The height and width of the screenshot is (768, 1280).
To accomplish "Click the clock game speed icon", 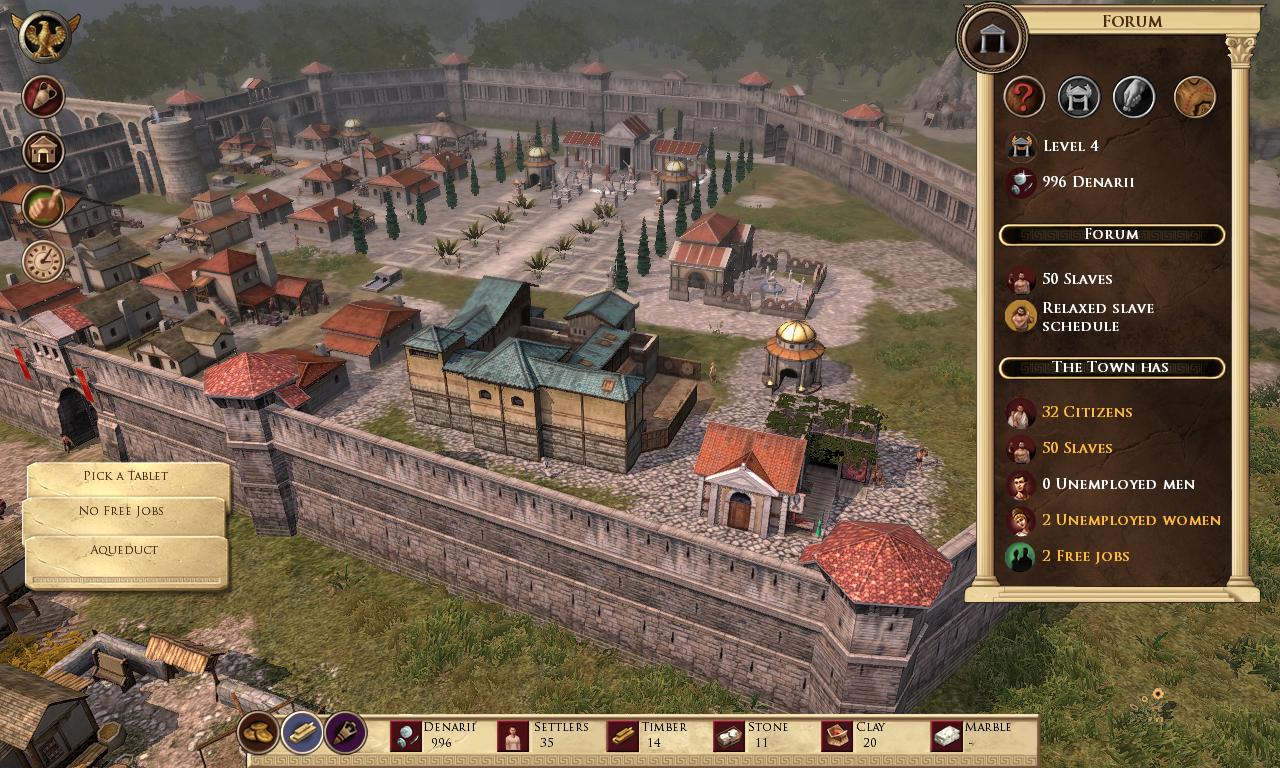I will pos(44,262).
